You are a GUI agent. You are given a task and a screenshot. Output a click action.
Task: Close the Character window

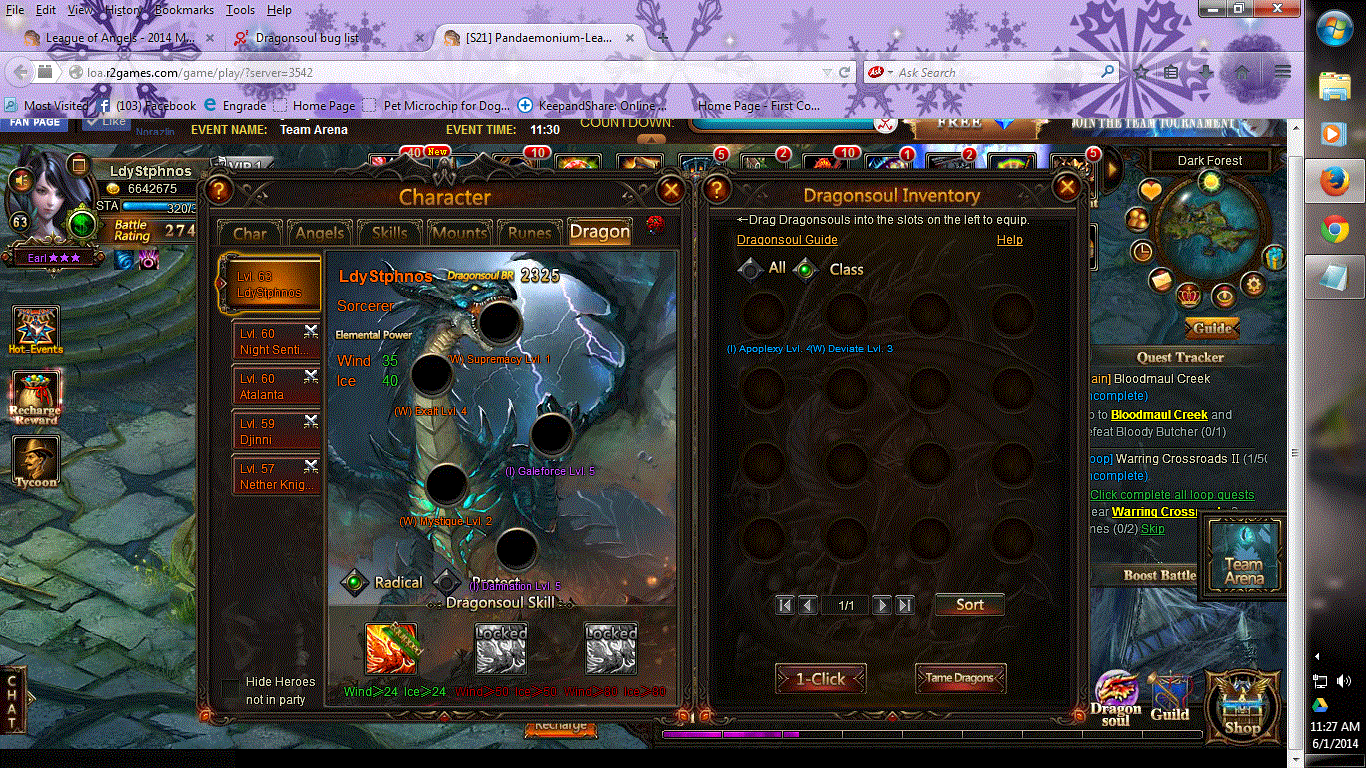tap(671, 189)
